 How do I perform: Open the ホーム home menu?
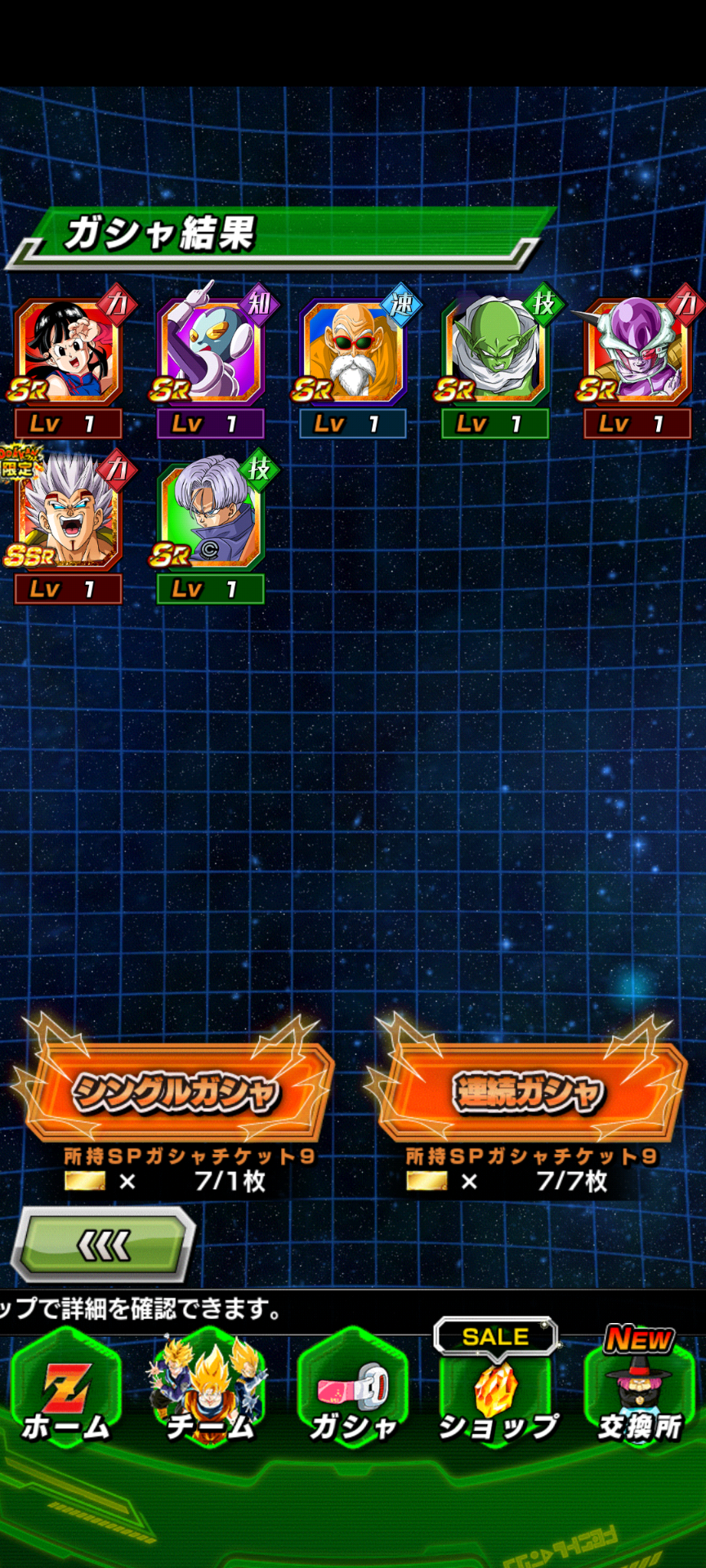(65, 1398)
